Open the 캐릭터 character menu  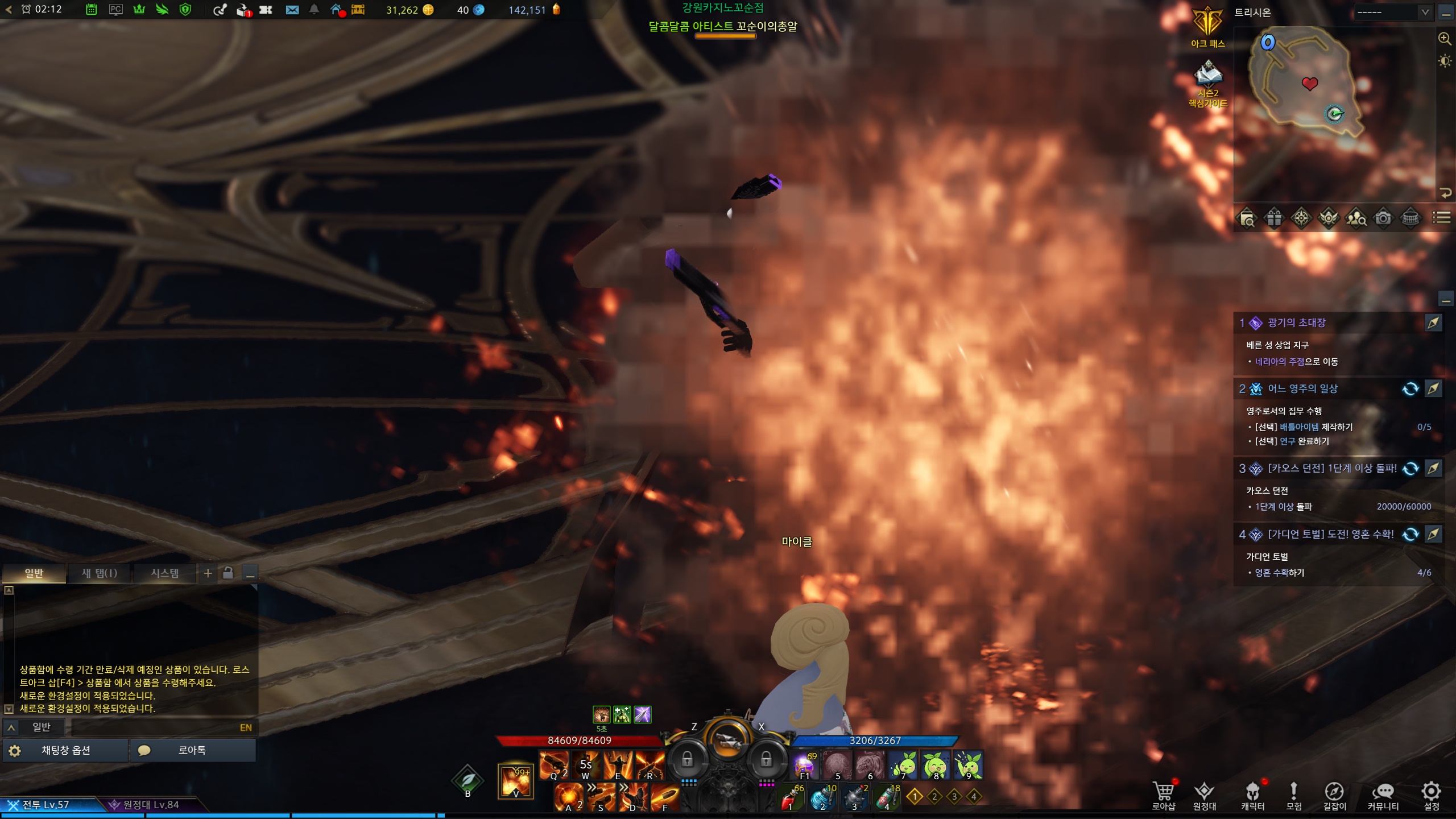pos(1252,795)
